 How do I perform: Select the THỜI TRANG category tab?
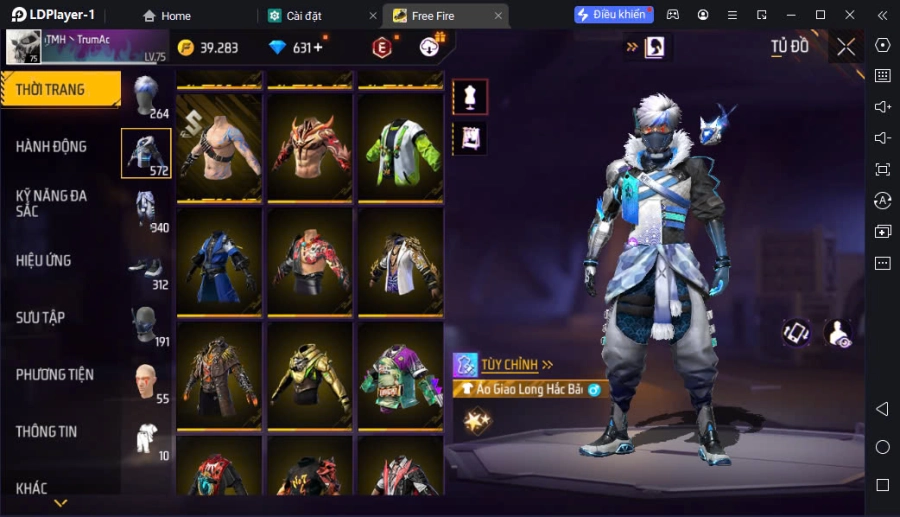pyautogui.click(x=60, y=90)
